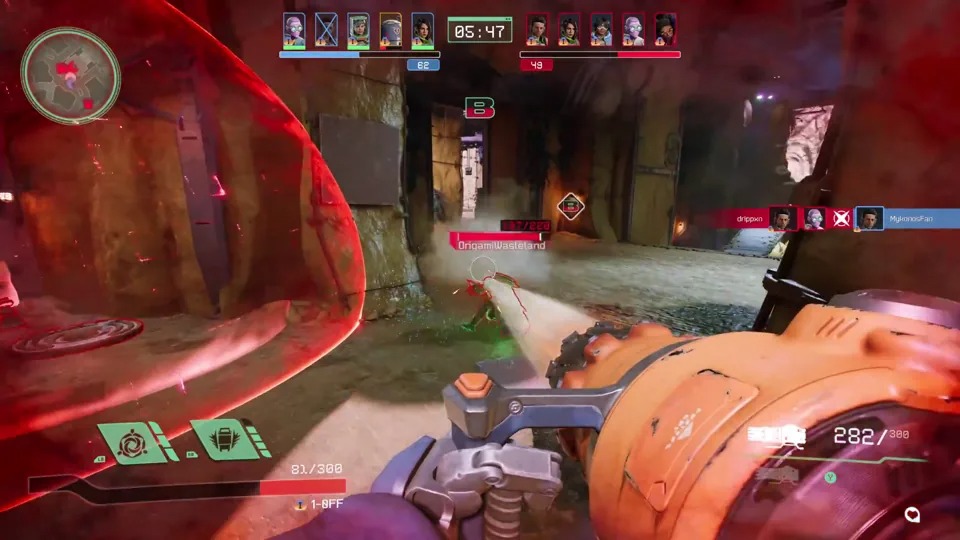Click the curly-haired enemy portrait in red roster
Viewport: 960px width, 540px height.
click(x=665, y=30)
